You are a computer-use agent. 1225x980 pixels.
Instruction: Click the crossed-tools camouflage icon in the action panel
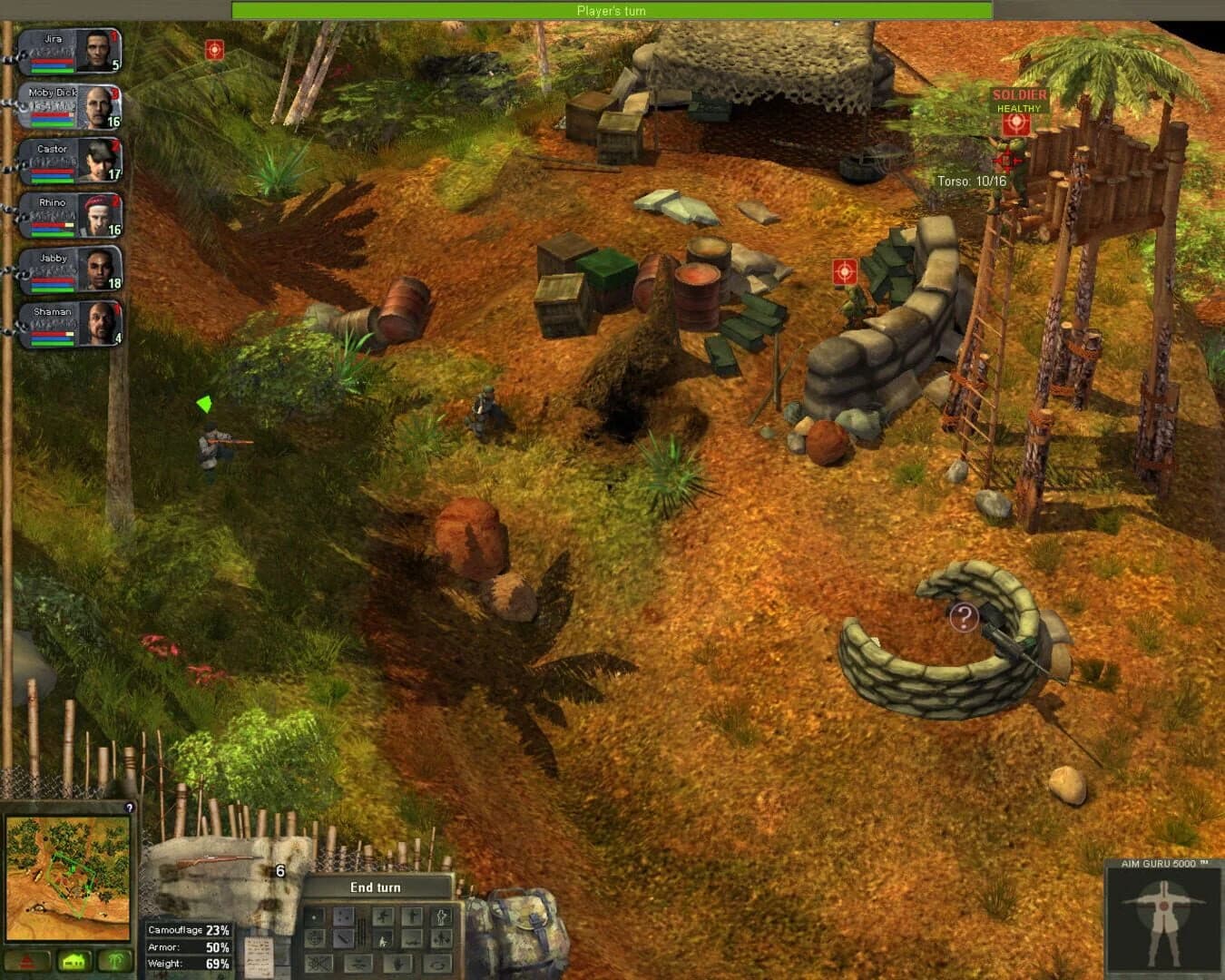(318, 964)
